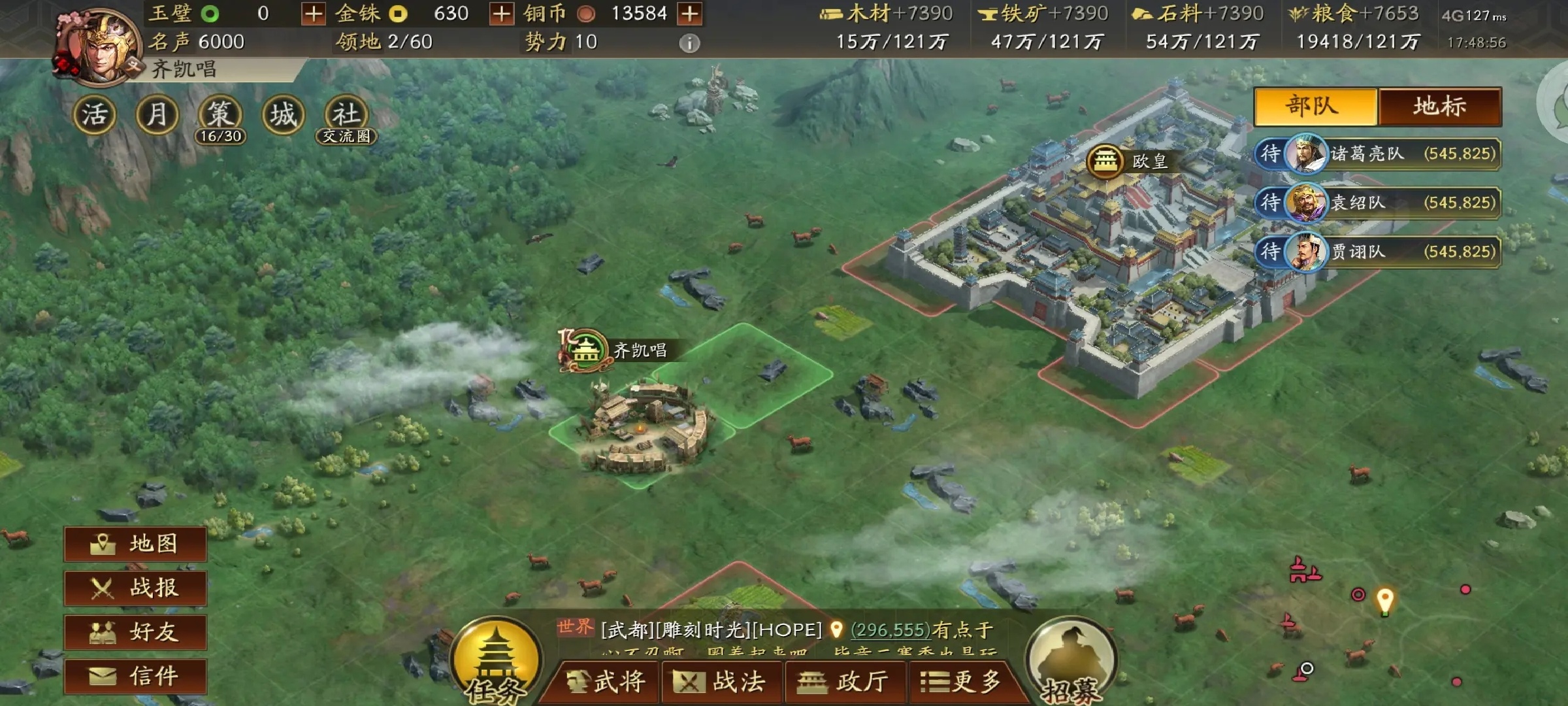This screenshot has width=1568, height=706.
Task: Add 金铢 with its plus button
Action: click(501, 14)
